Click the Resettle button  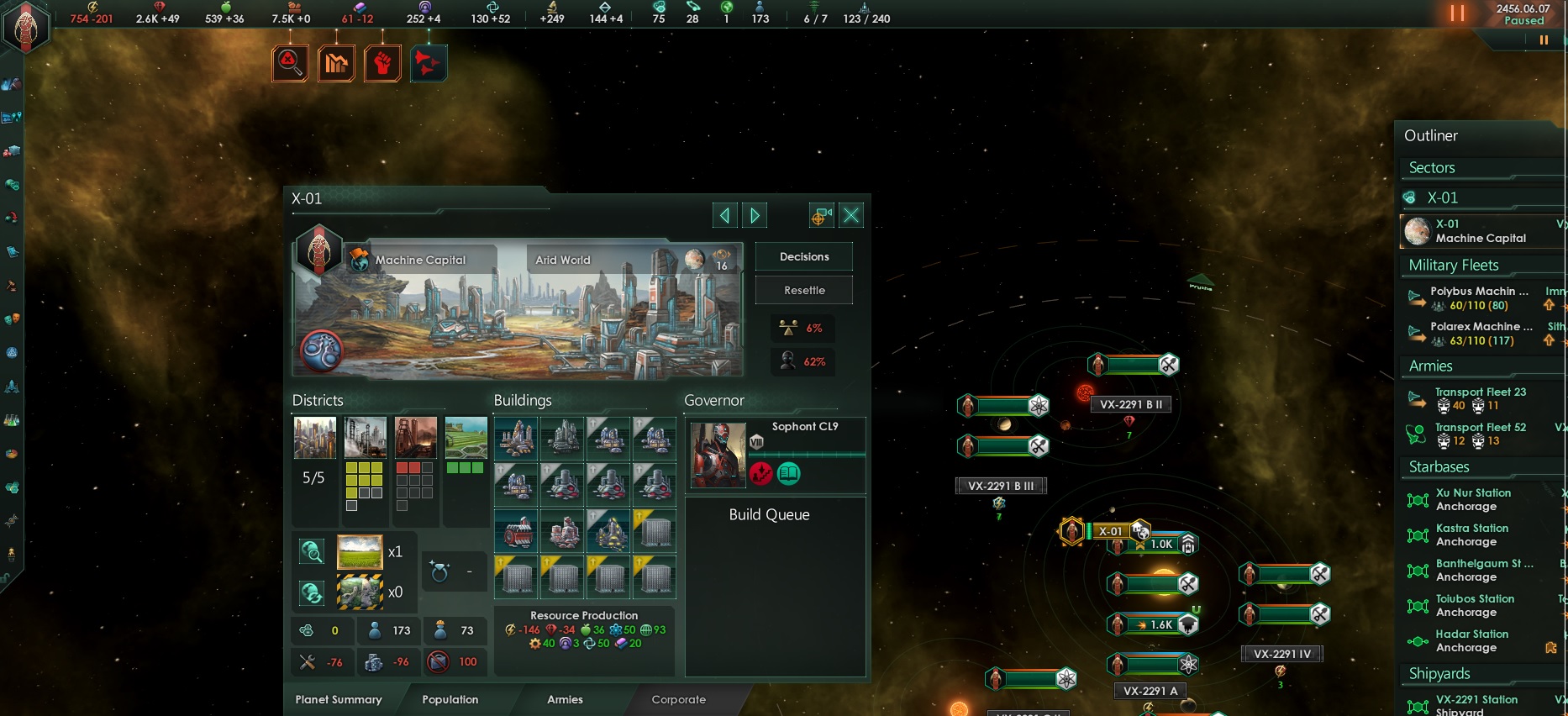803,290
